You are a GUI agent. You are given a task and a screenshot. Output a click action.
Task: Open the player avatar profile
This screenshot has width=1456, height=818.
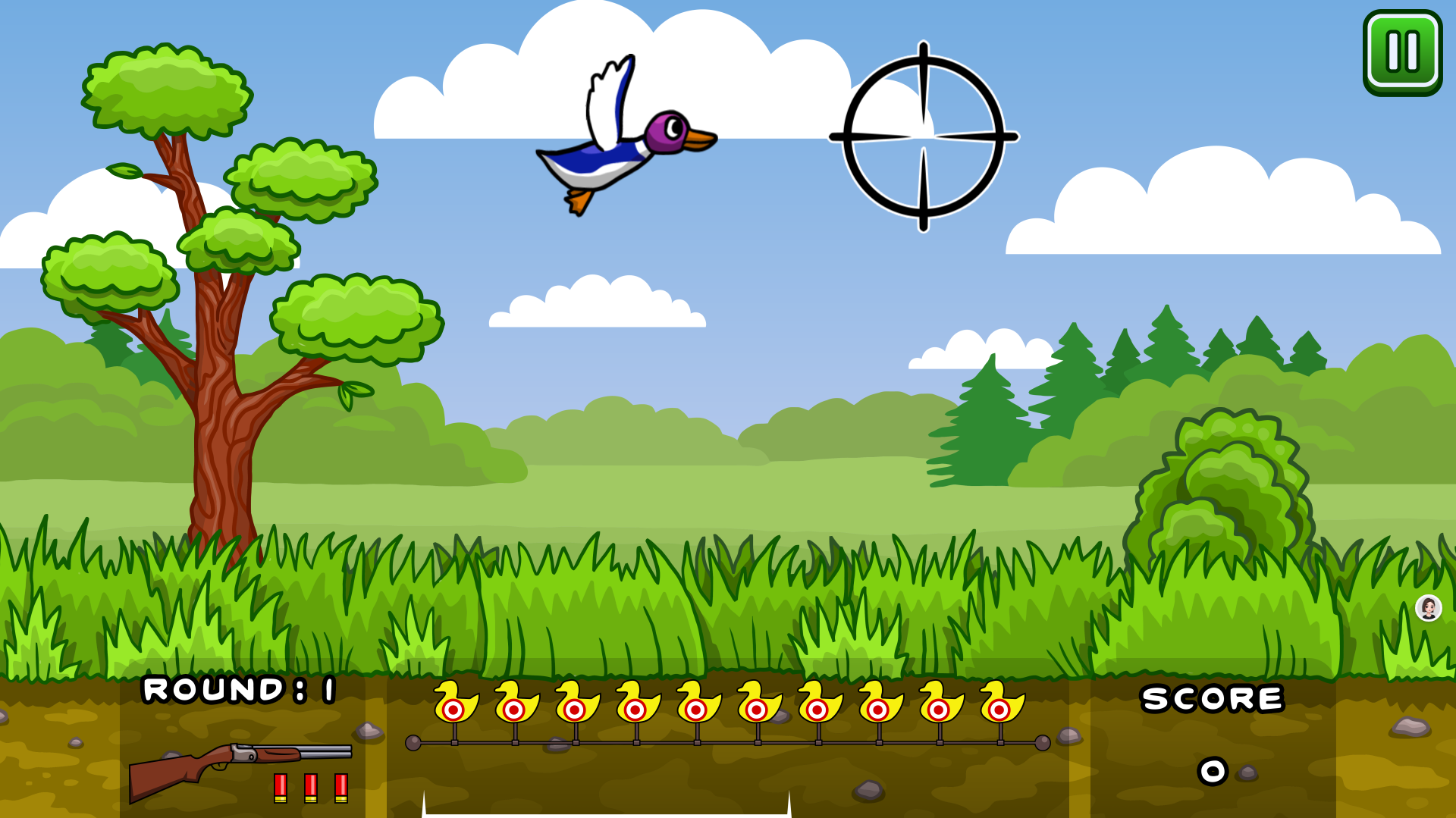[1428, 606]
